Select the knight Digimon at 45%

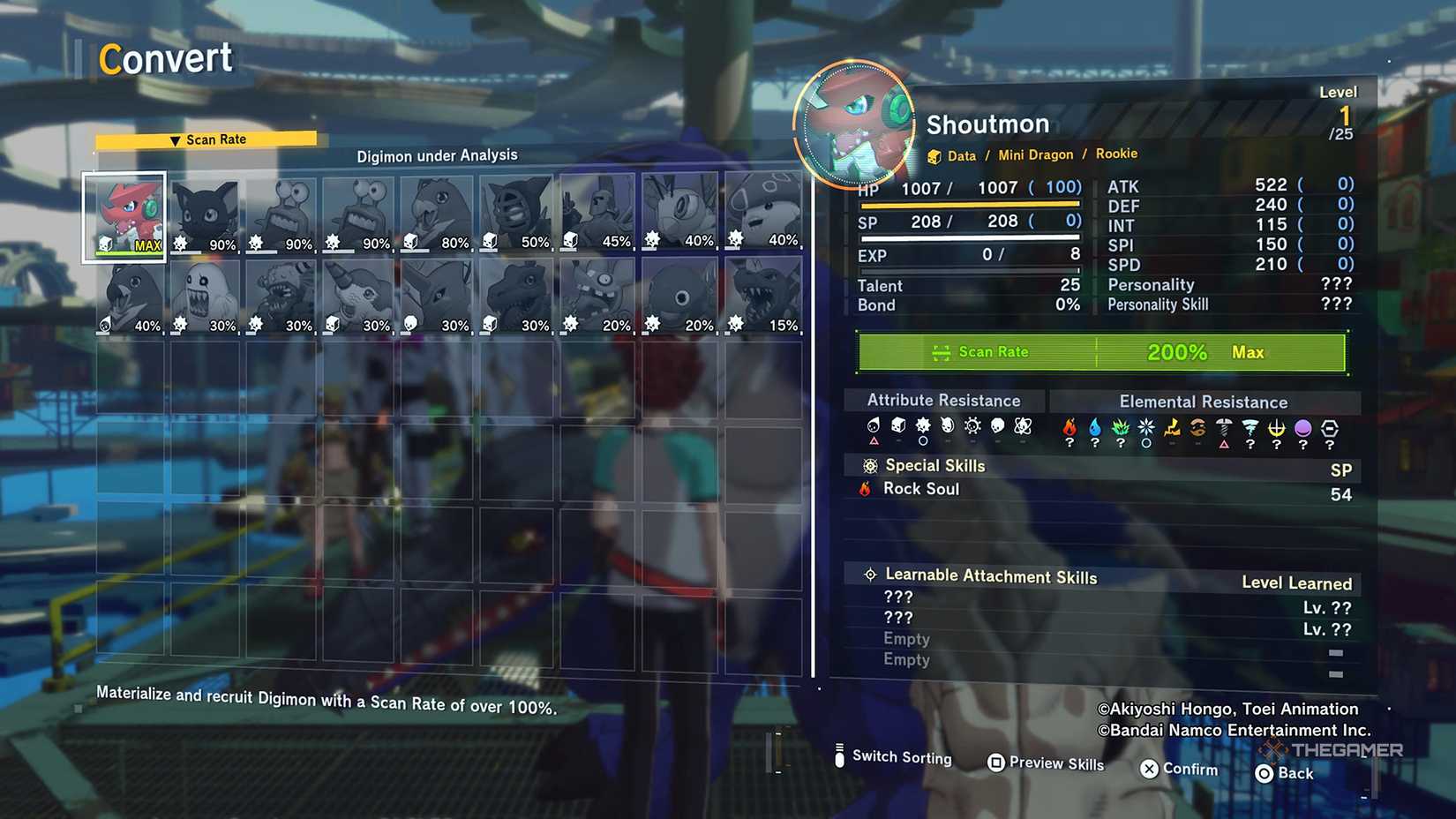(x=597, y=213)
